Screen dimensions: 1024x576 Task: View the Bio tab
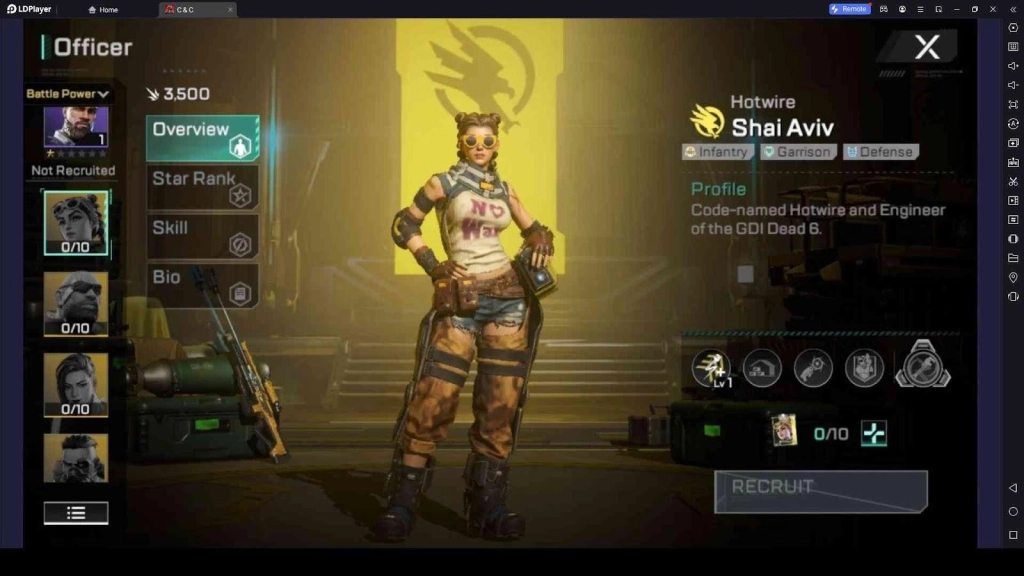pyautogui.click(x=202, y=284)
